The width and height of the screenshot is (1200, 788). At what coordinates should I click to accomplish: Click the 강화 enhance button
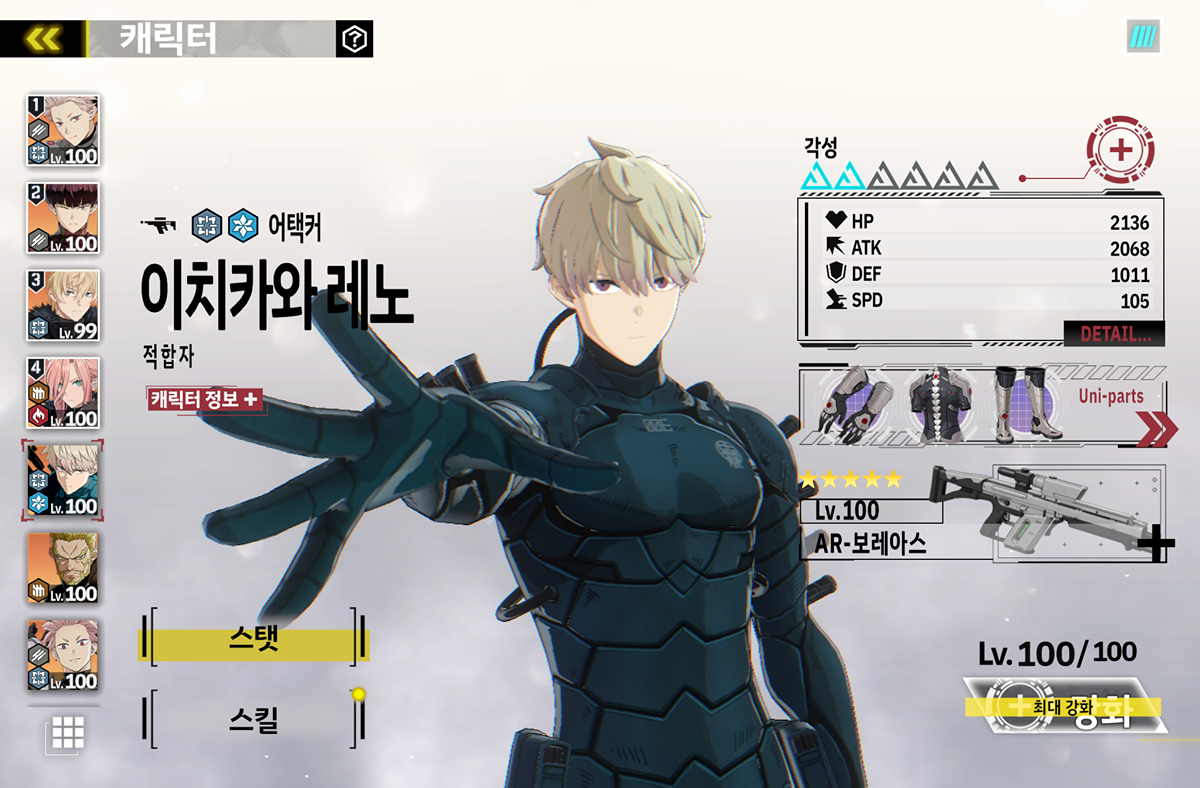[1064, 708]
